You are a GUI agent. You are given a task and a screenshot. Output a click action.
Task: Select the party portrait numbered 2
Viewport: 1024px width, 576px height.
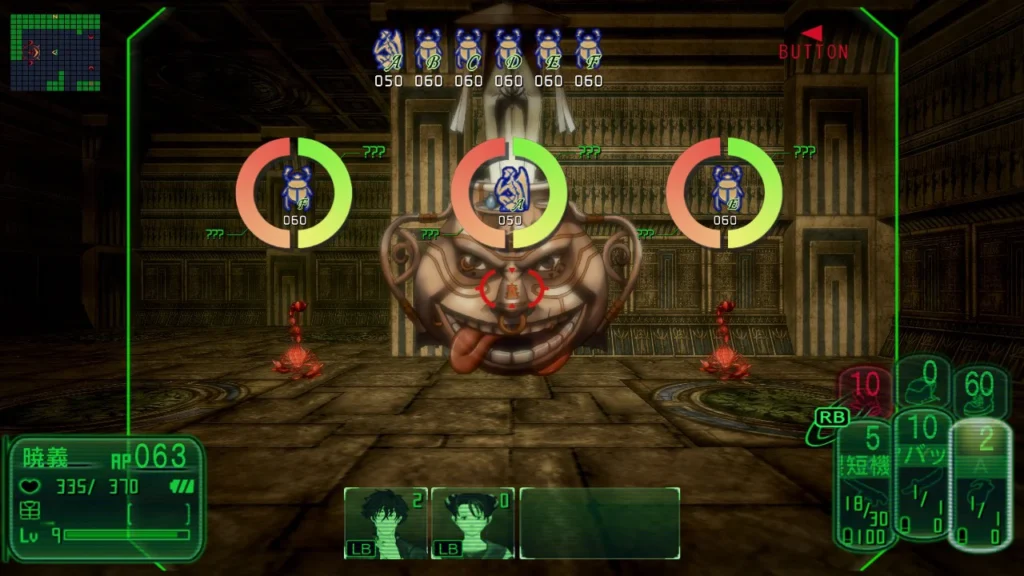click(386, 522)
